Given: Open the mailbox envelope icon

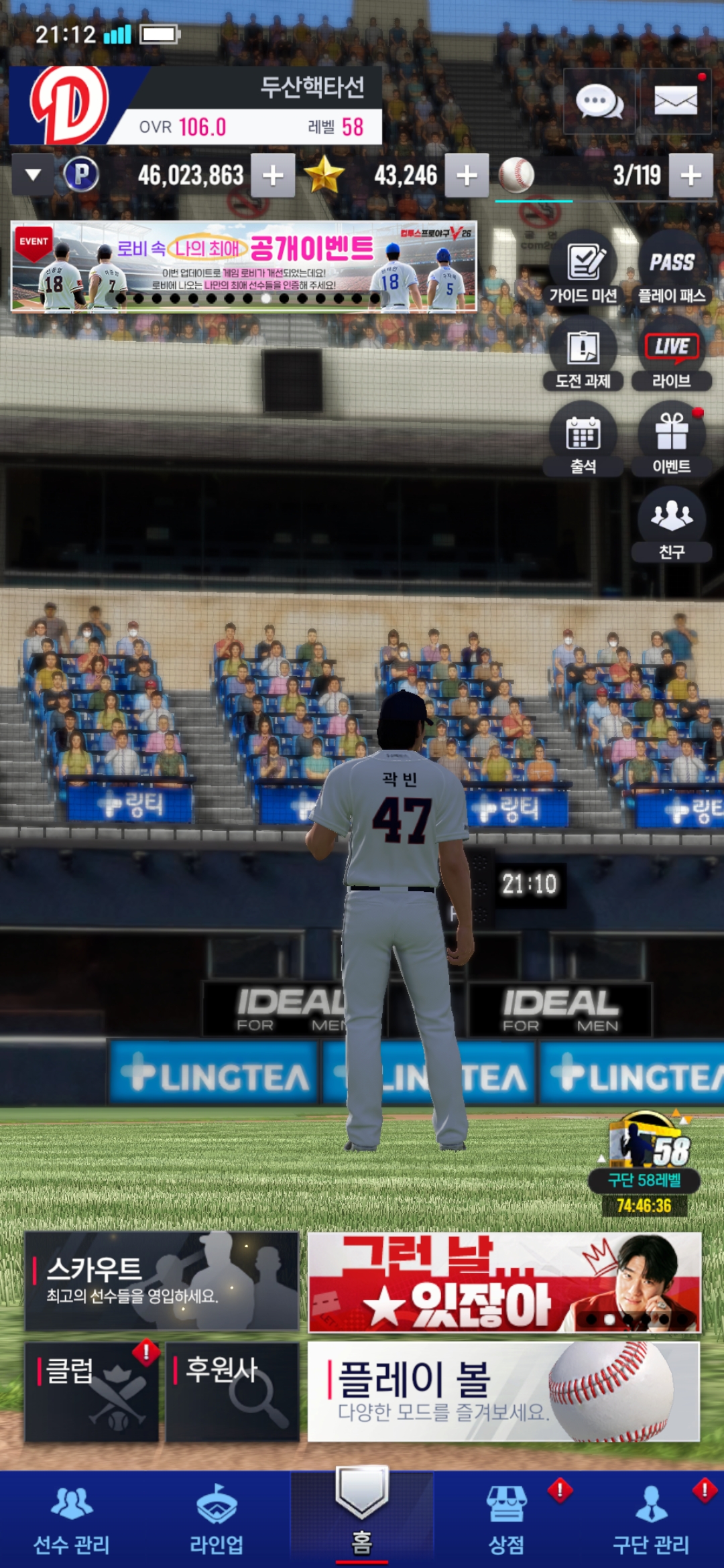Looking at the screenshot, I should click(x=675, y=102).
